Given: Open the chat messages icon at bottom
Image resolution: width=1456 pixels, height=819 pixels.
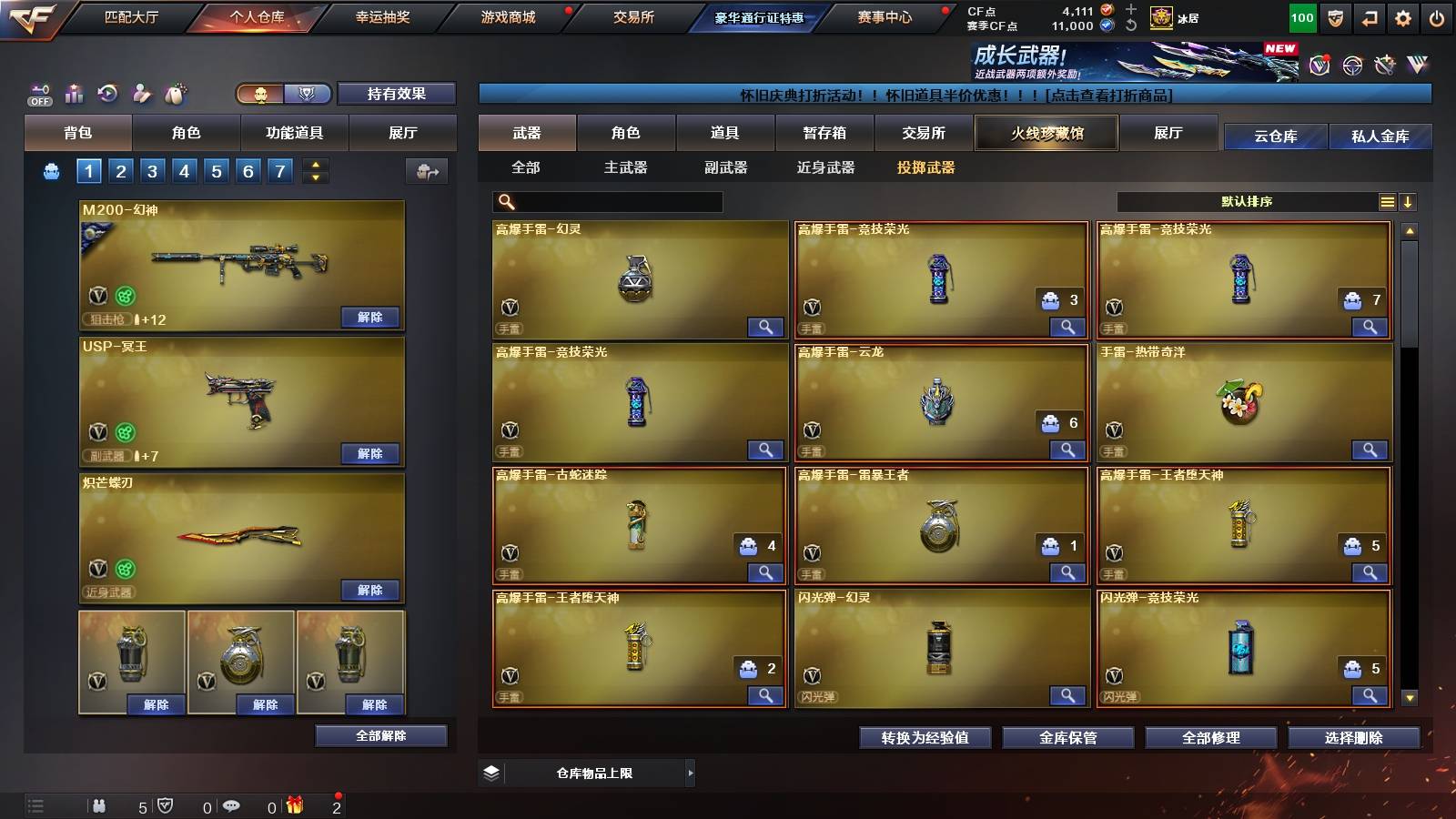Looking at the screenshot, I should [x=231, y=806].
